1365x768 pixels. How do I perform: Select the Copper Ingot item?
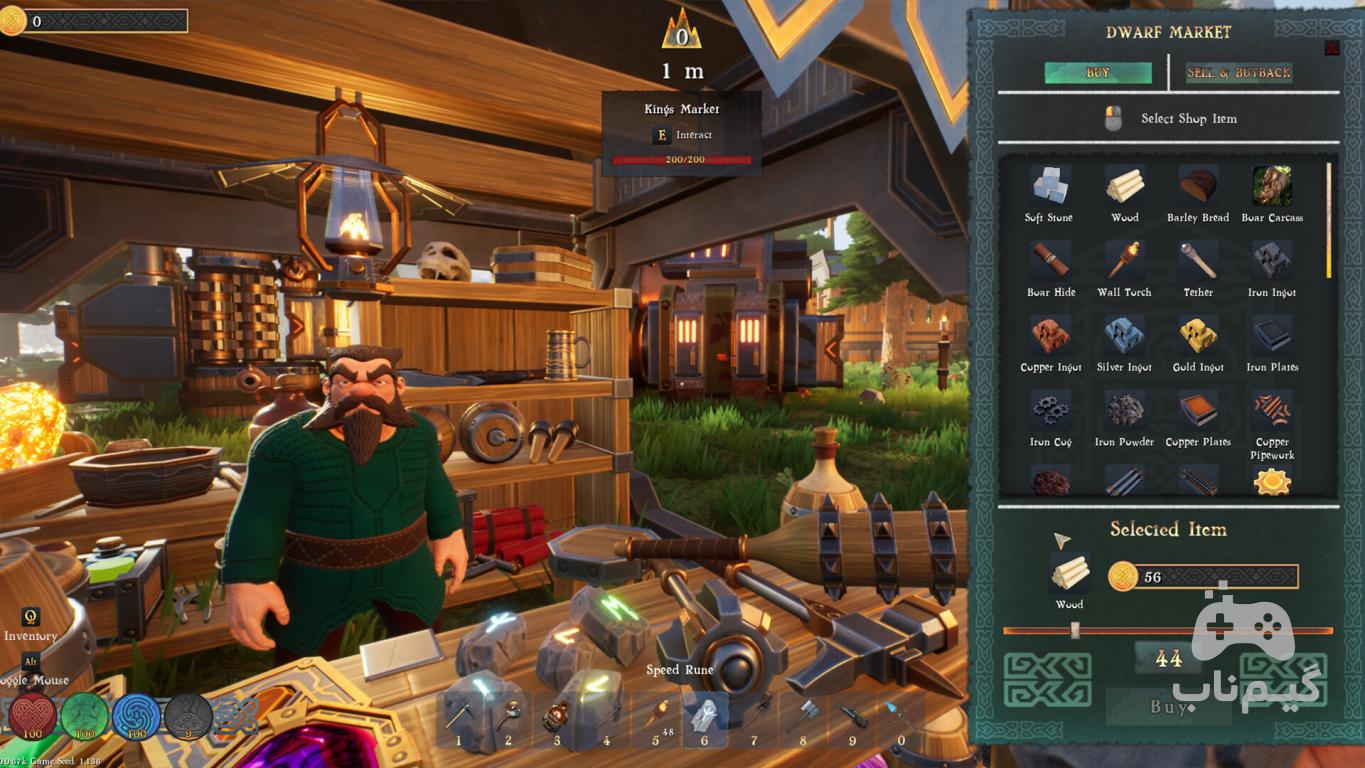1050,337
